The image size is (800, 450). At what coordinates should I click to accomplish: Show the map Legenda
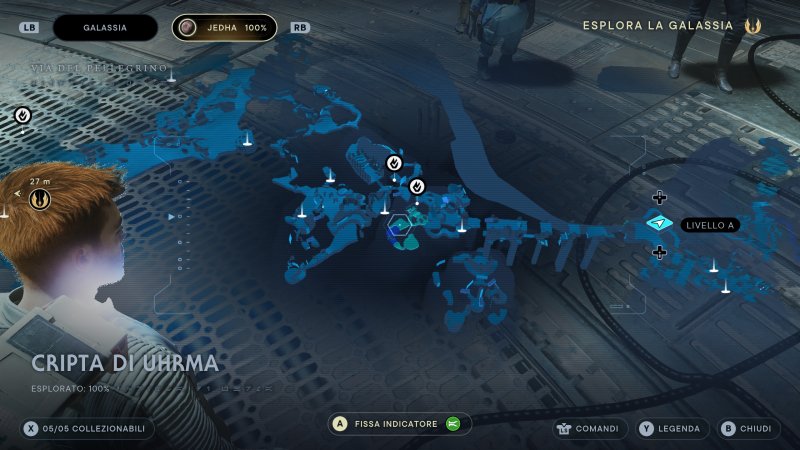(670, 429)
